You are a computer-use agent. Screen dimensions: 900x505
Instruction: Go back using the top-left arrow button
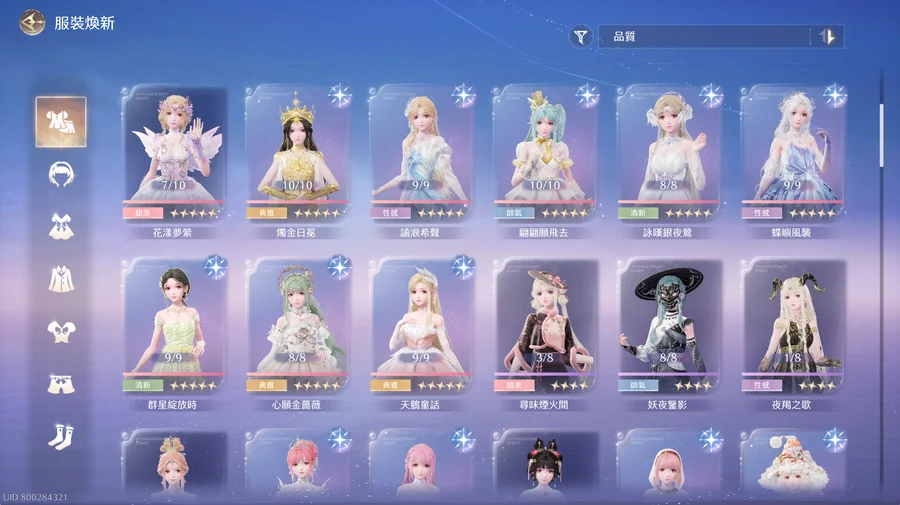pos(32,22)
